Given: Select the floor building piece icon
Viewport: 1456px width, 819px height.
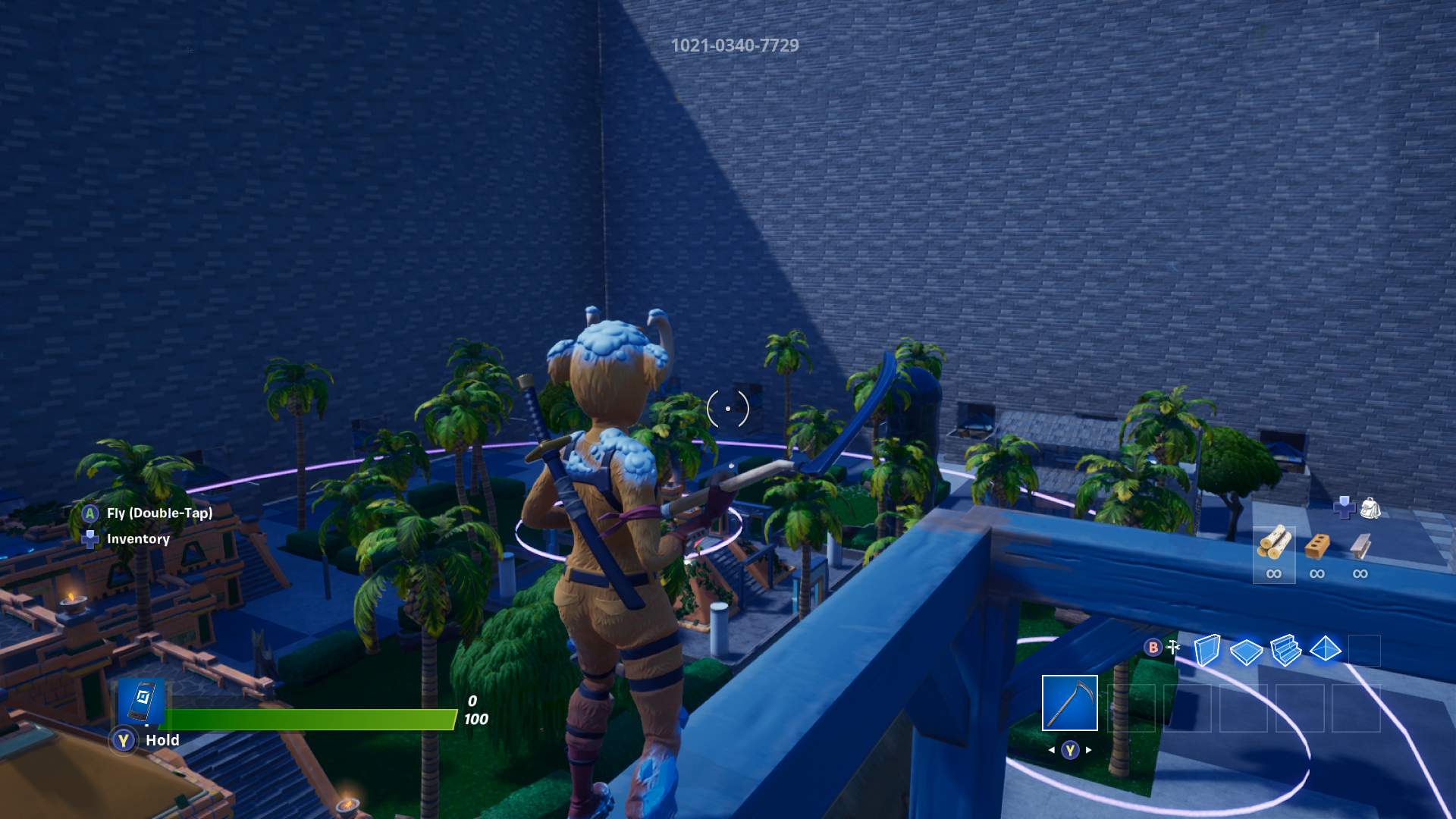Looking at the screenshot, I should point(1245,651).
